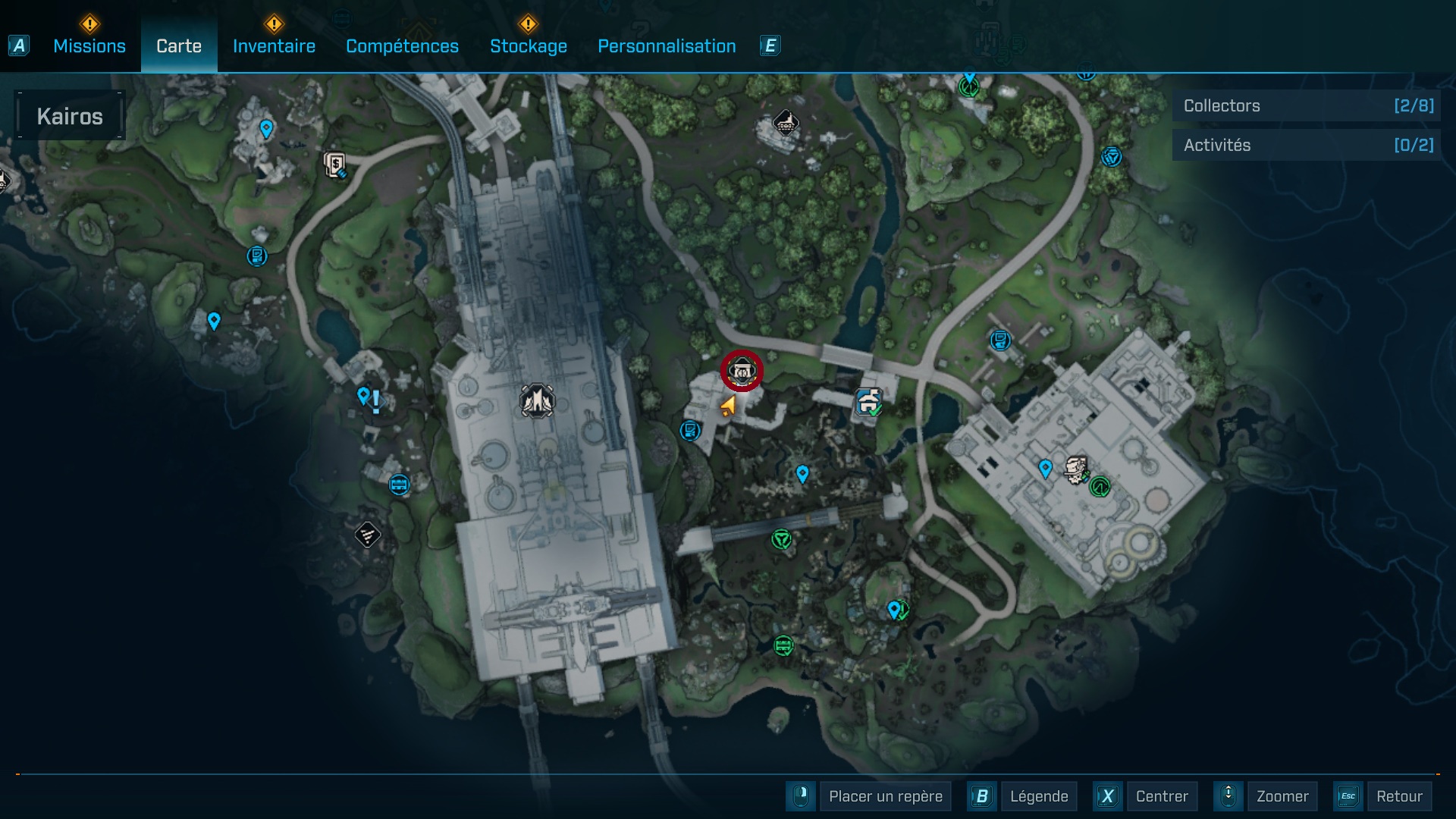The height and width of the screenshot is (819, 1456).
Task: Select the house marker with green checkmark
Action: 869,401
